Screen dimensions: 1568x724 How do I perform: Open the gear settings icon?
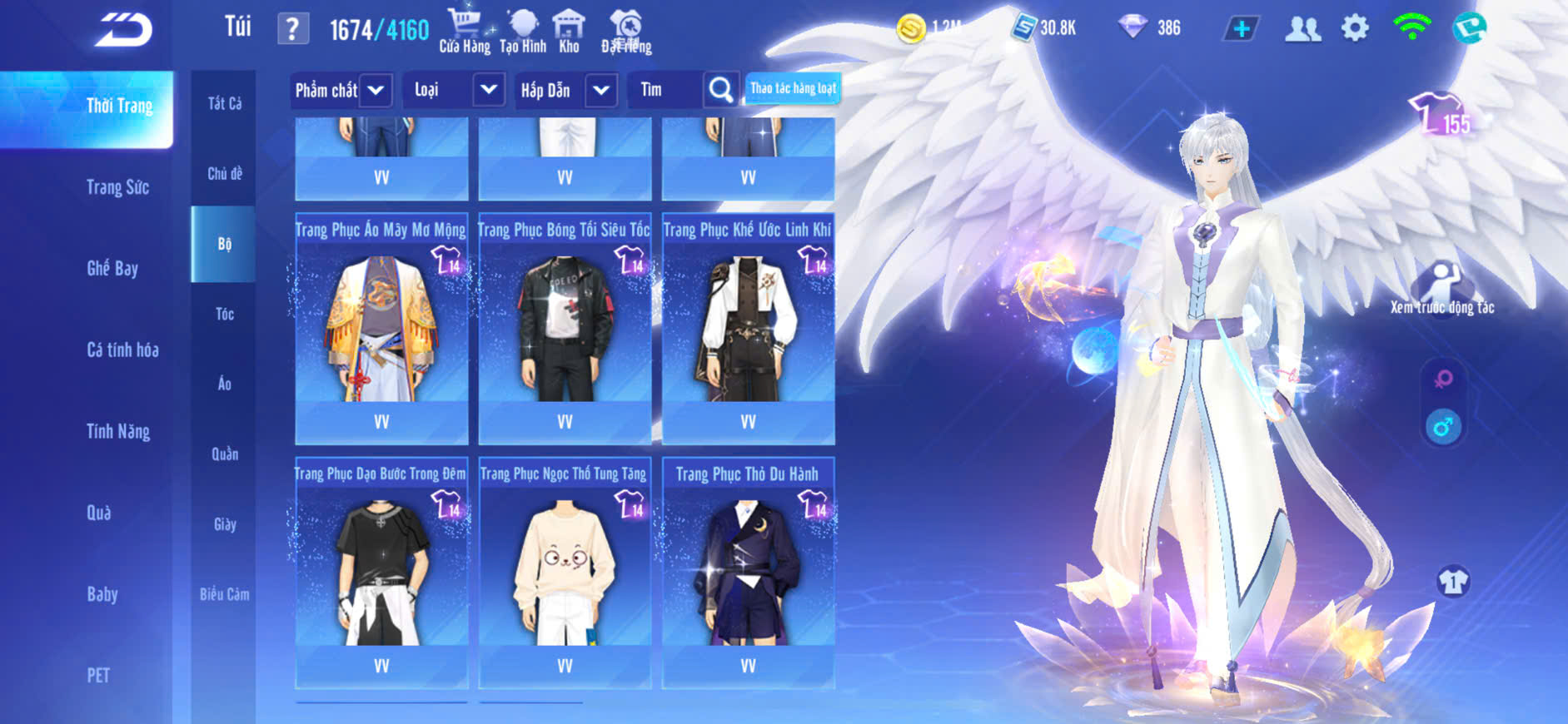[1355, 28]
